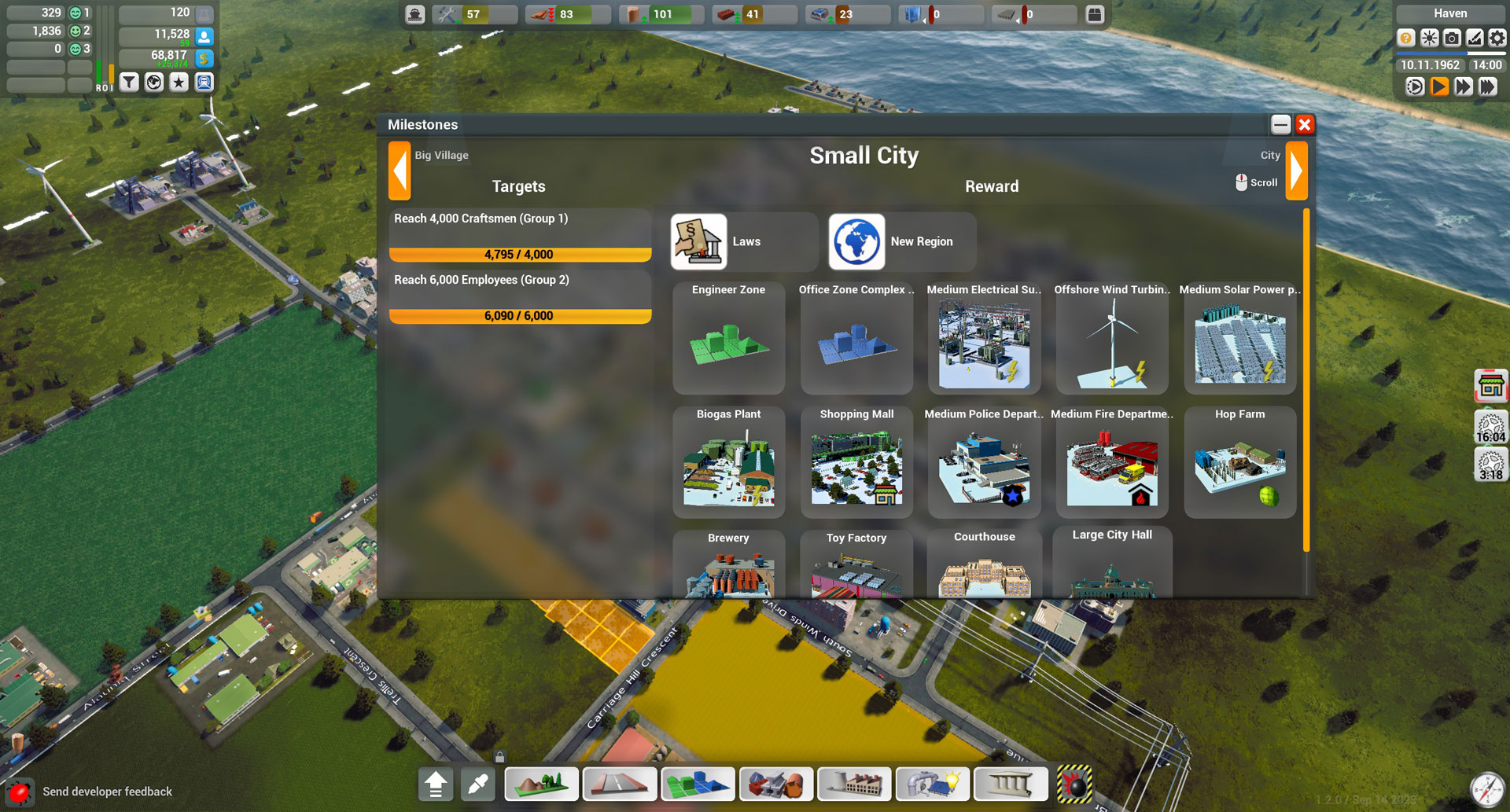
Task: Enable double-speed fast forward
Action: click(1464, 87)
